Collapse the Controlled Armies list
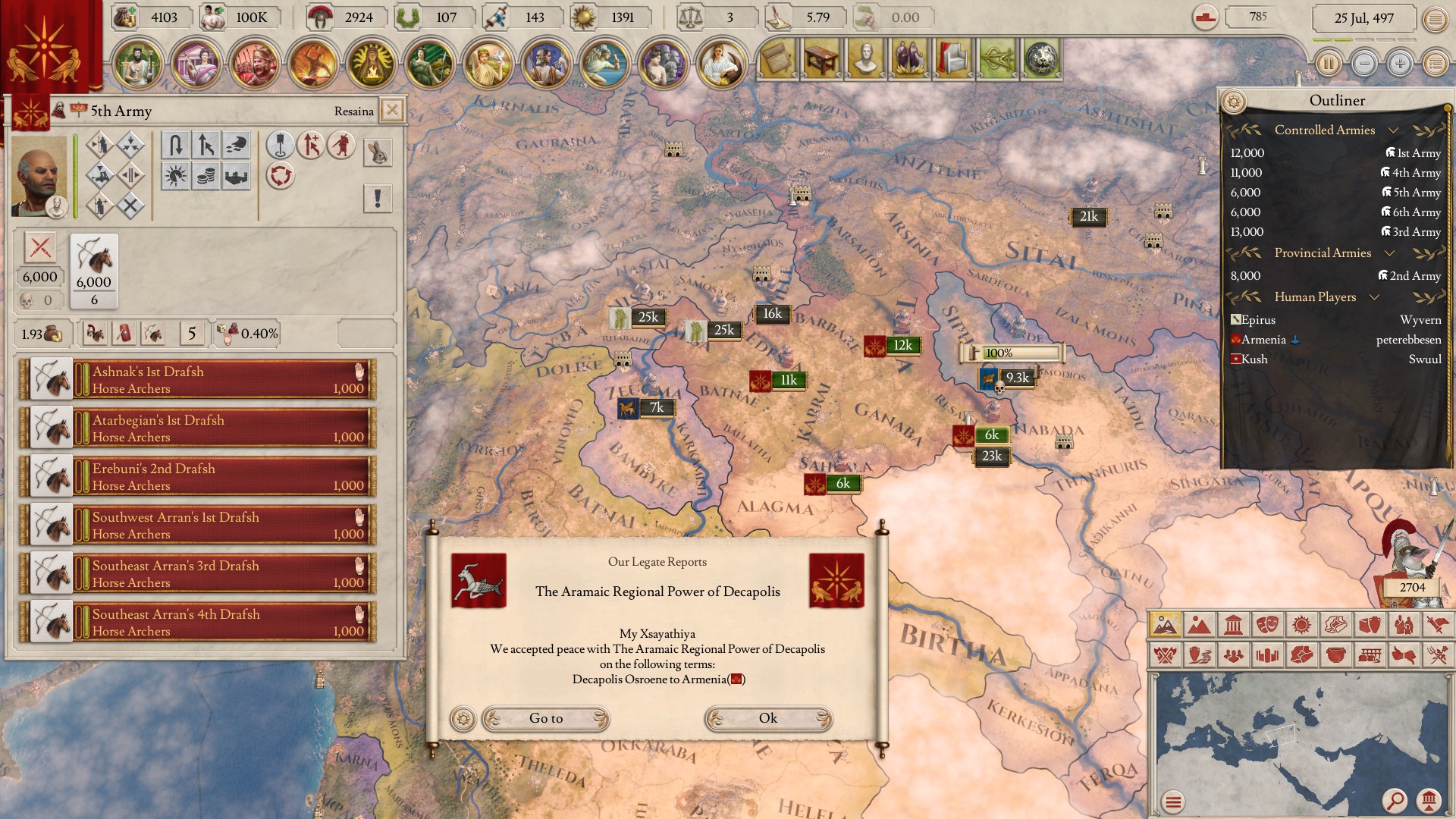Viewport: 1456px width, 819px height. click(x=1394, y=130)
